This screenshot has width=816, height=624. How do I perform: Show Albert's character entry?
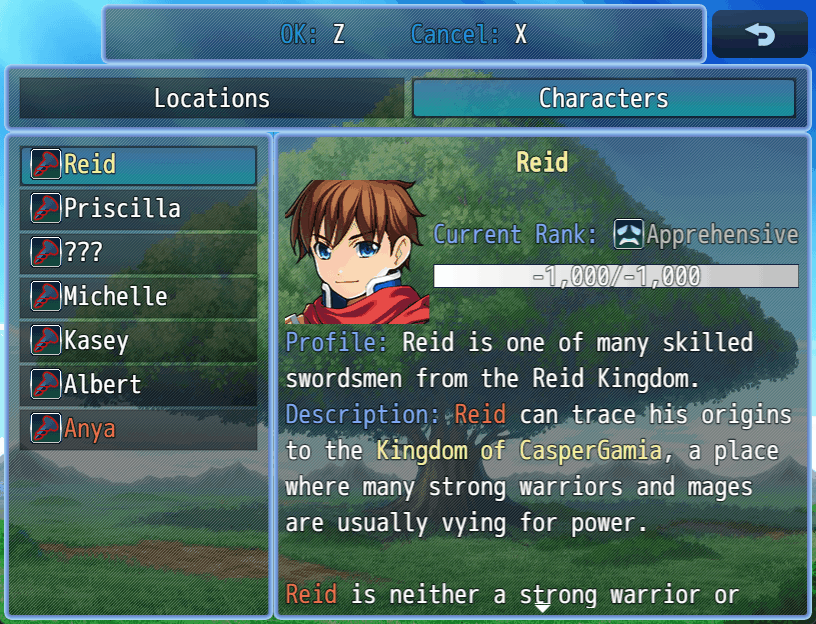click(138, 385)
